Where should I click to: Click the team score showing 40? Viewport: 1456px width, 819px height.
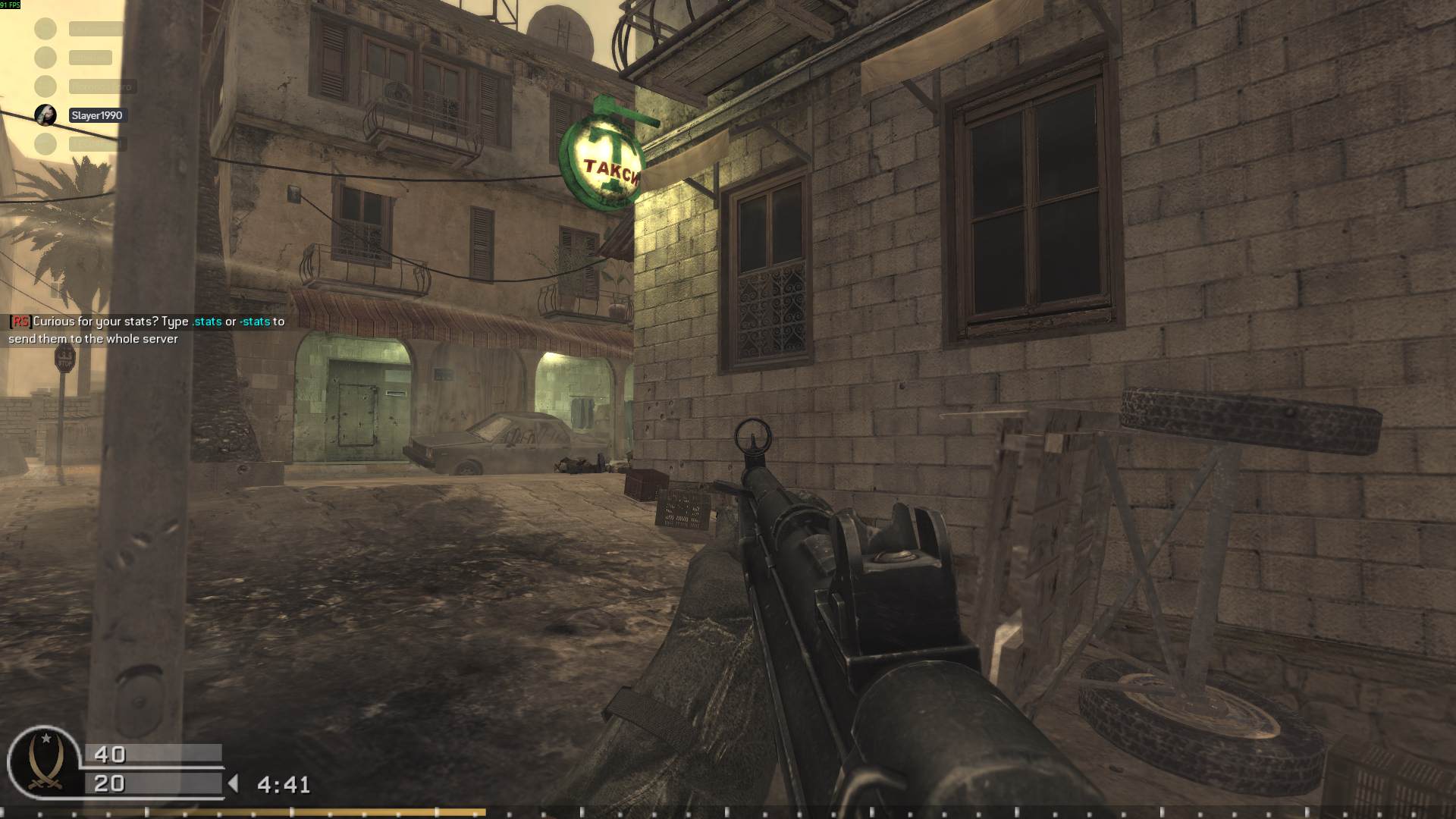point(110,754)
